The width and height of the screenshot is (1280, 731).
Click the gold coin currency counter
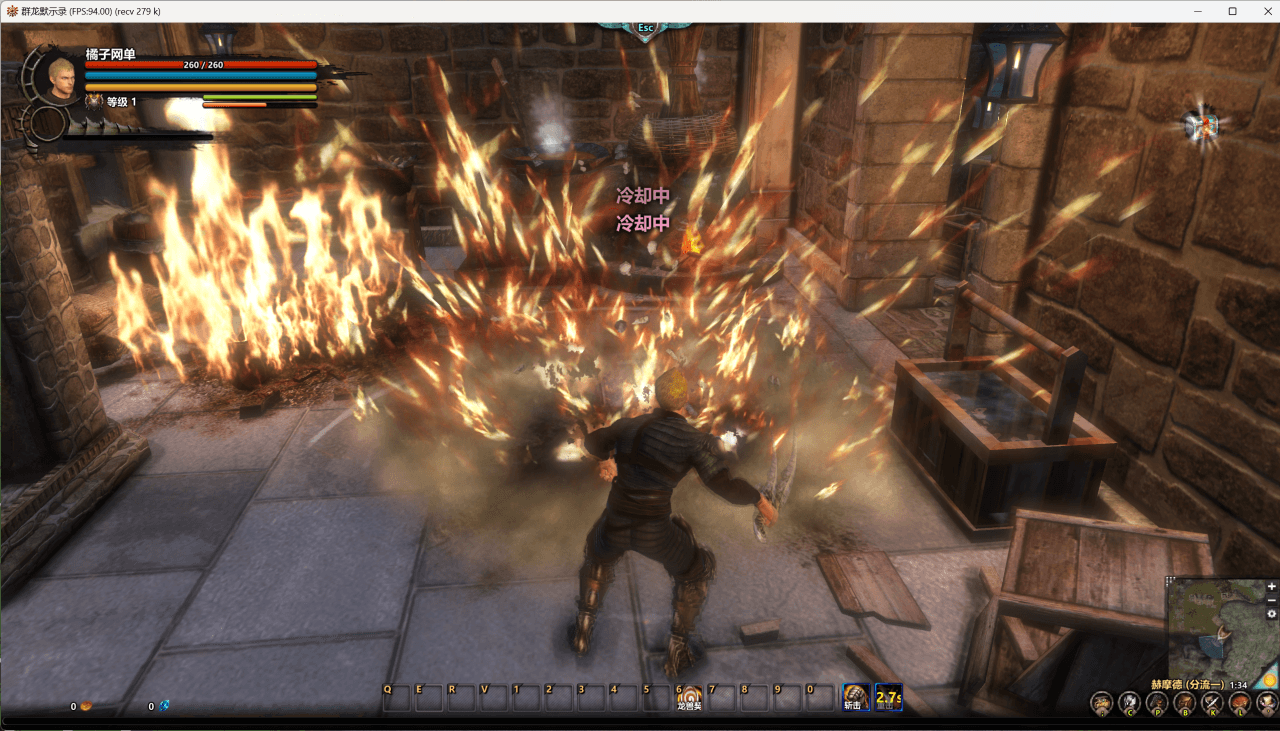pos(80,706)
